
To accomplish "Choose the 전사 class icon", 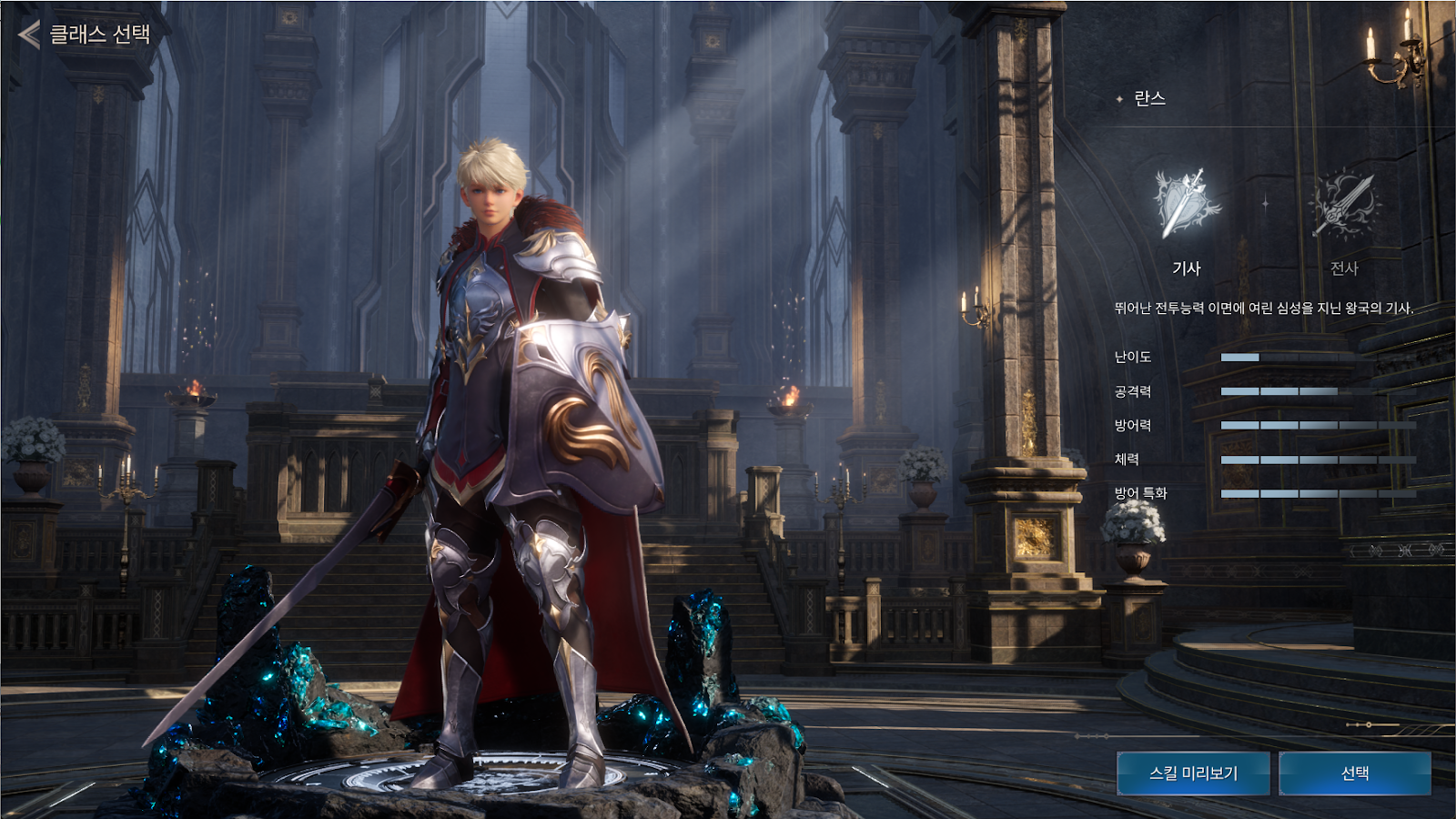I will [1344, 206].
